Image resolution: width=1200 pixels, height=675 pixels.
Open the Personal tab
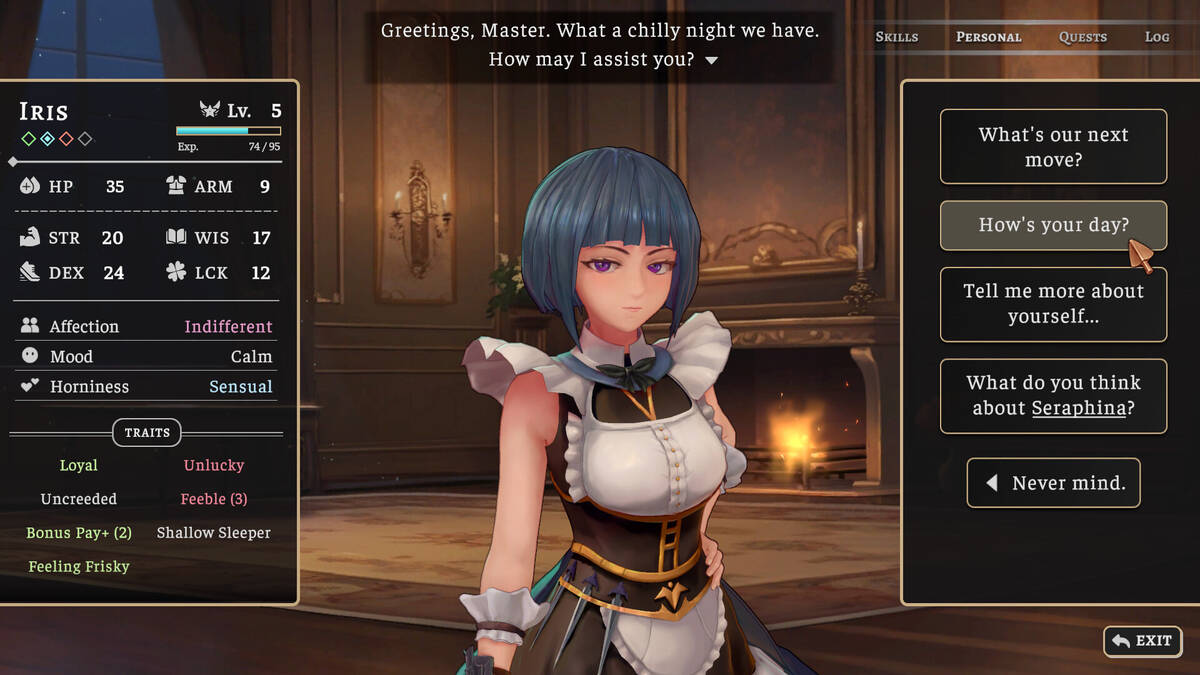click(x=988, y=37)
